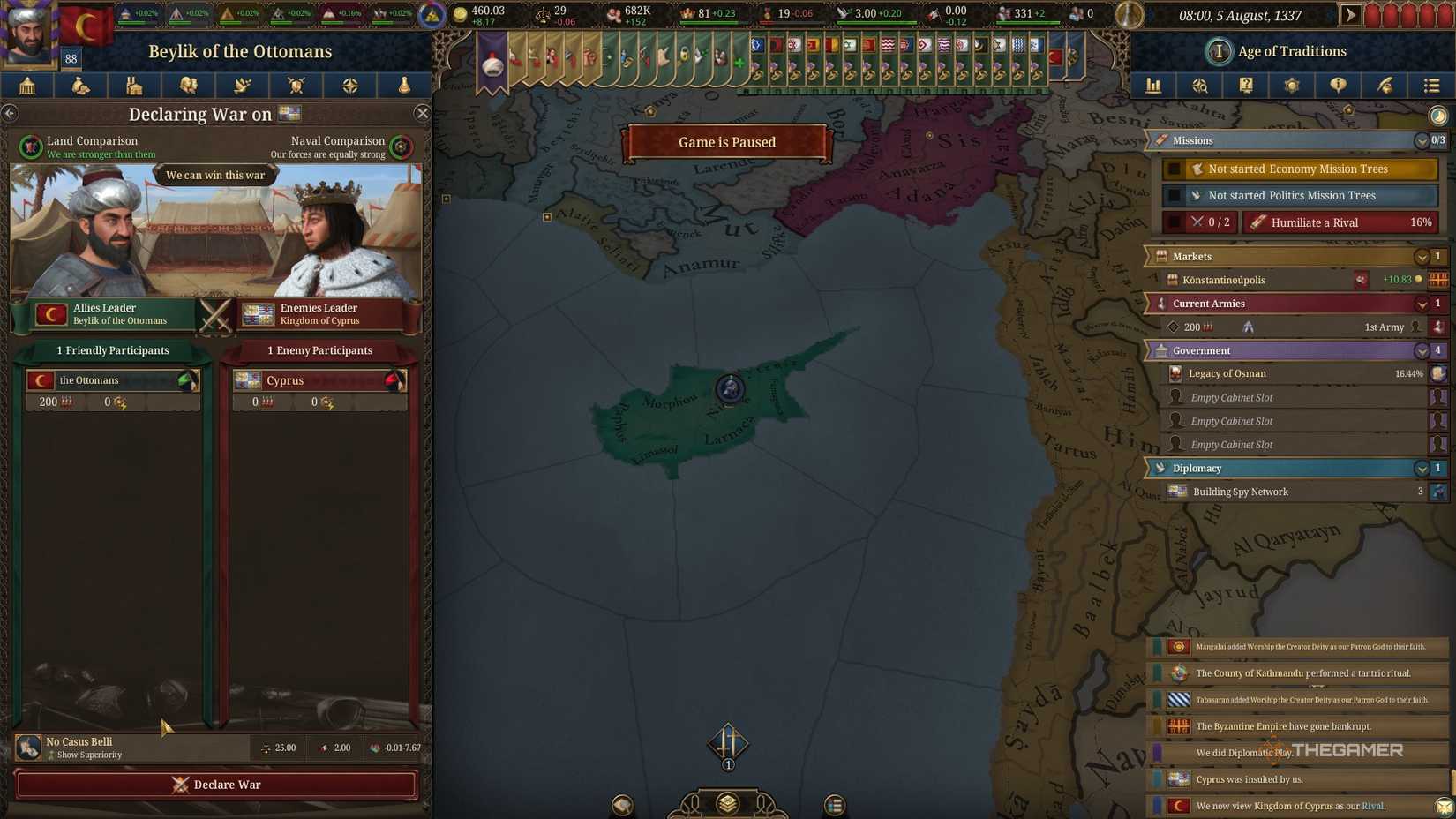Screen dimensions: 1456x819
Task: Collapse the Missions section
Action: pos(1422,140)
